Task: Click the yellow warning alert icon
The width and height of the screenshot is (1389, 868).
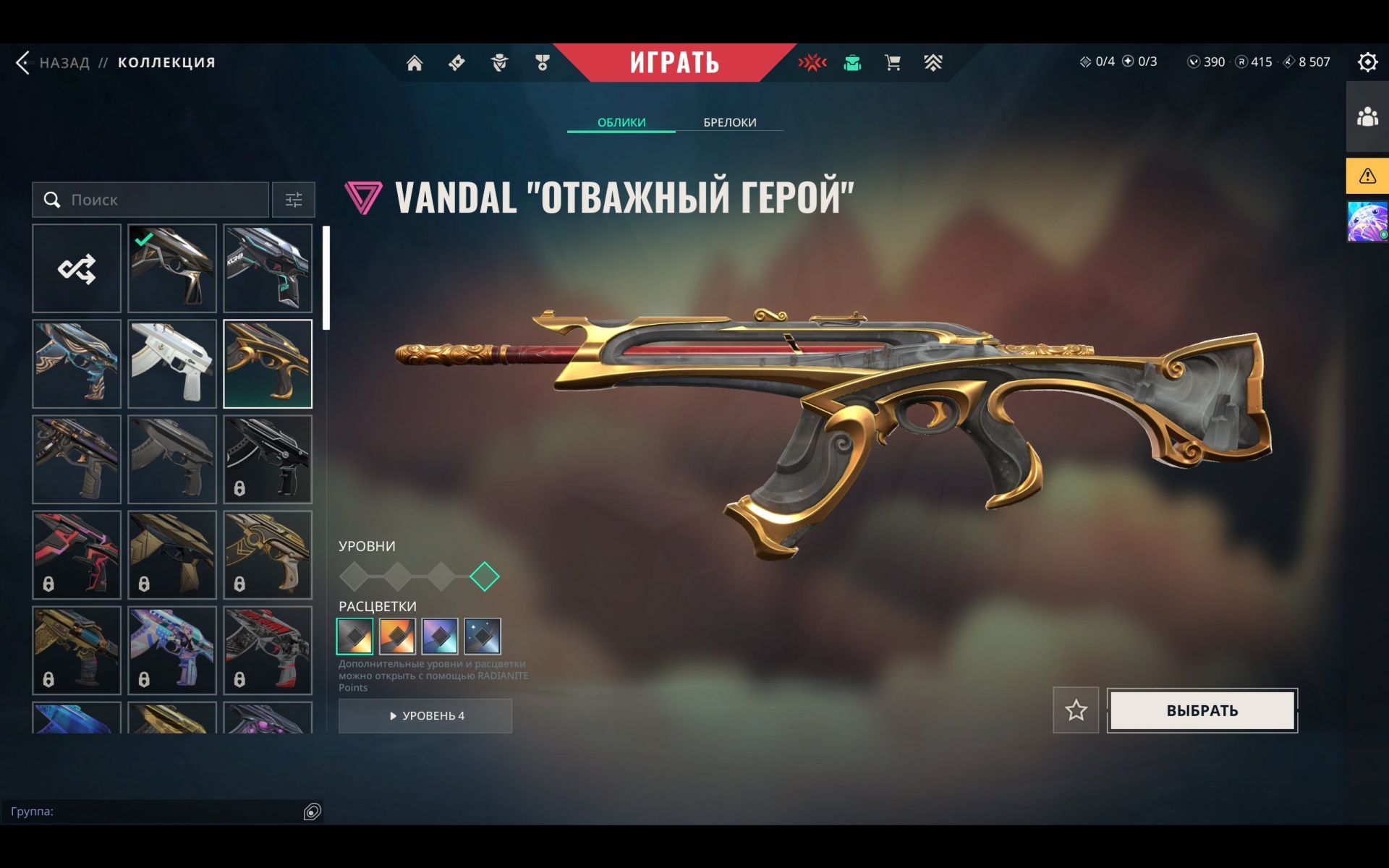Action: pyautogui.click(x=1367, y=176)
